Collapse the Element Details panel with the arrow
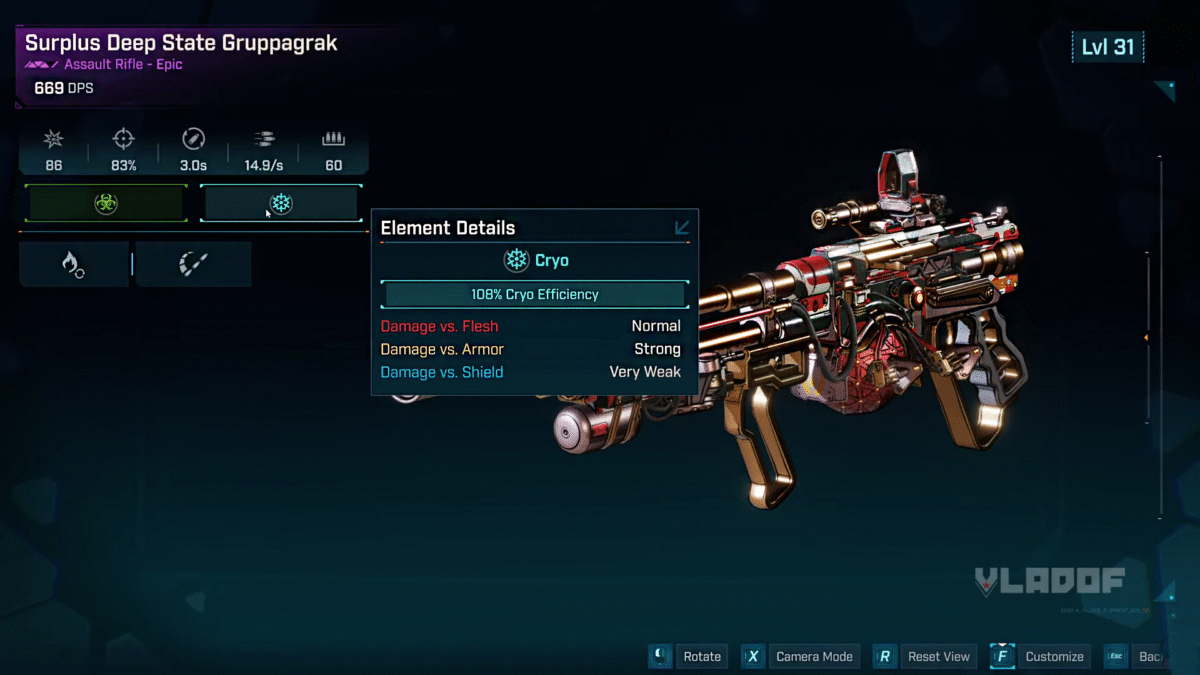1200x675 pixels. tap(682, 228)
